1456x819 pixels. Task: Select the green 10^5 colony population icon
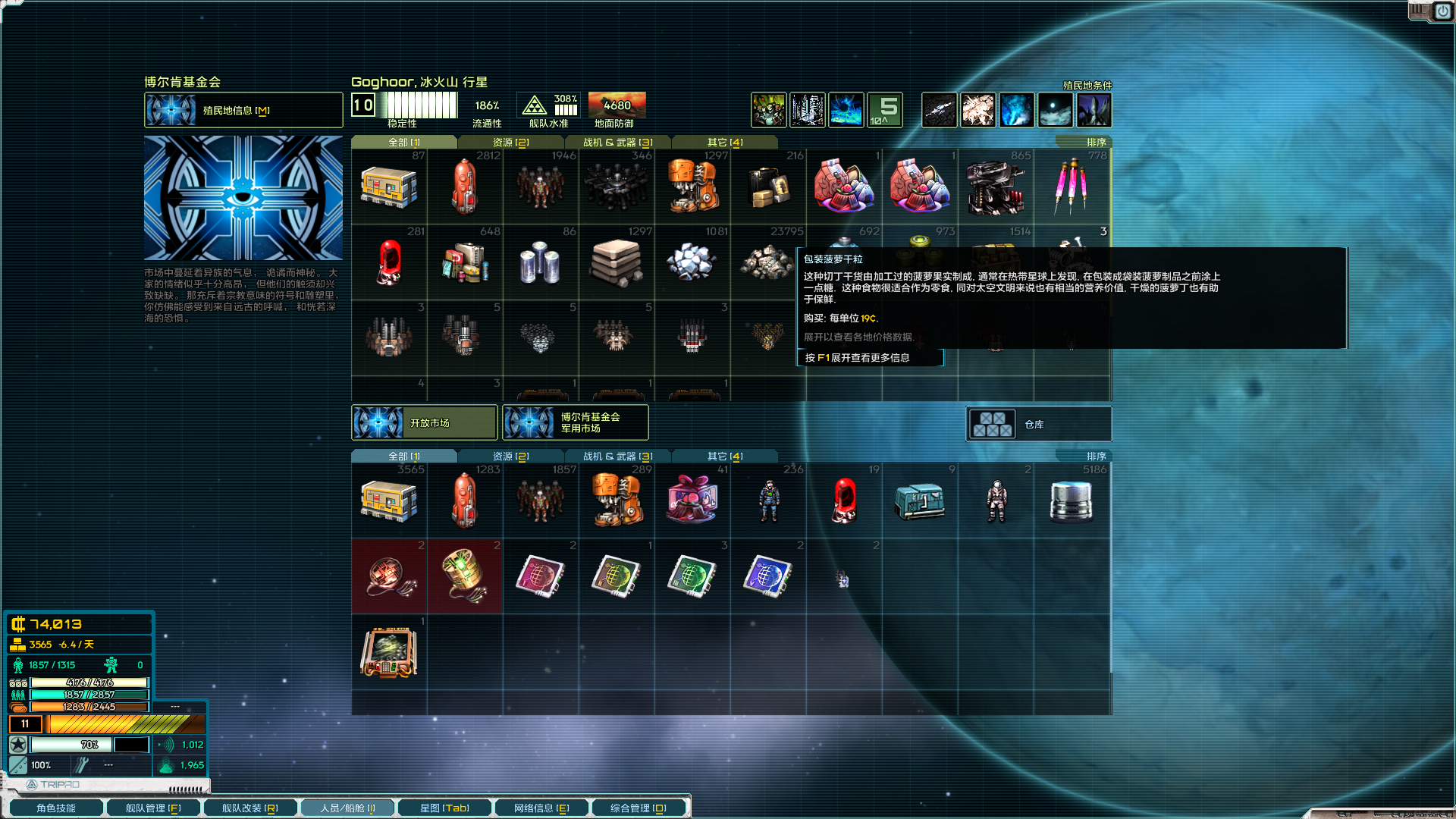884,110
